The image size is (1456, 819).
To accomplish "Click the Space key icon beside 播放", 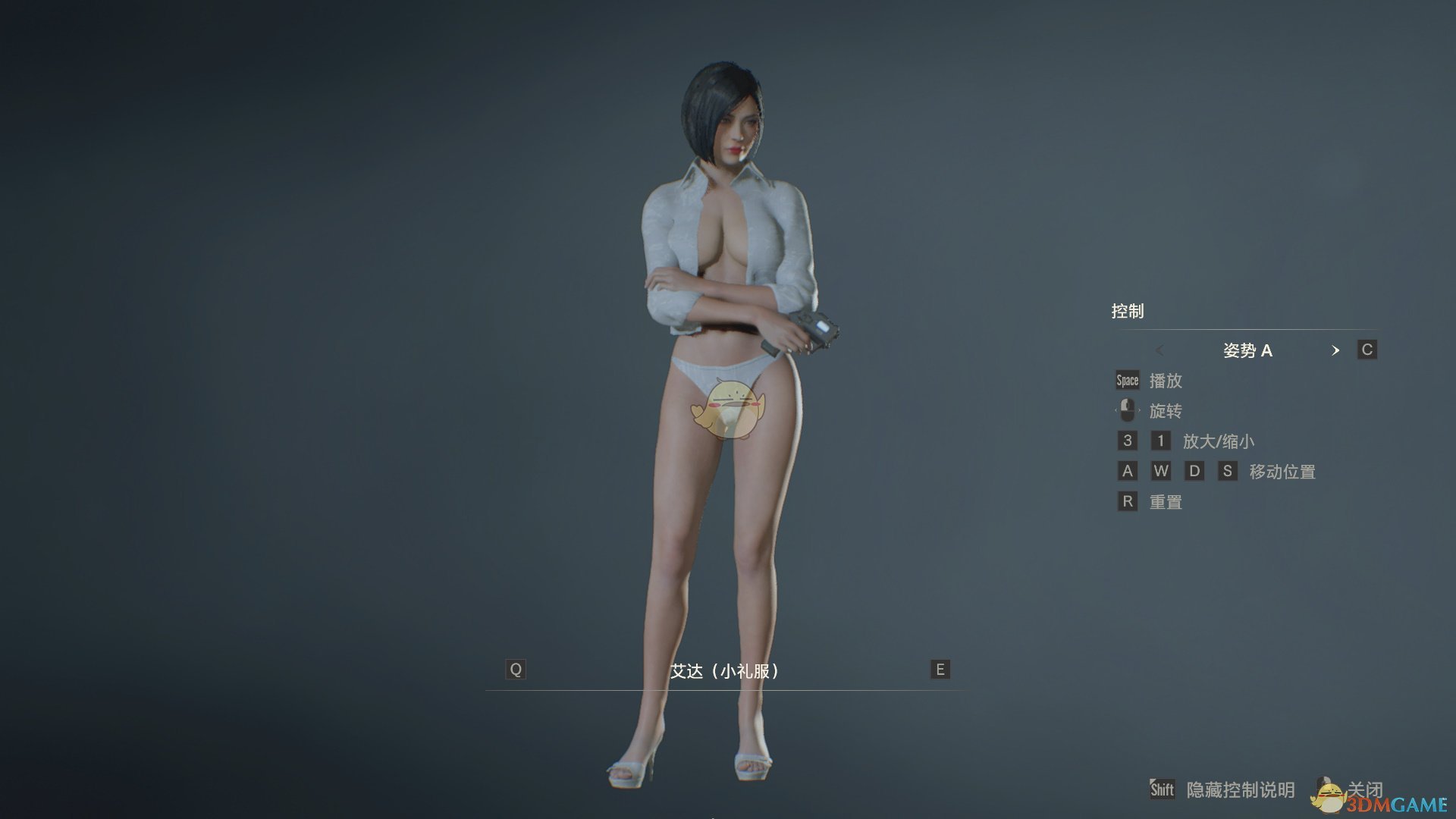I will tap(1127, 380).
